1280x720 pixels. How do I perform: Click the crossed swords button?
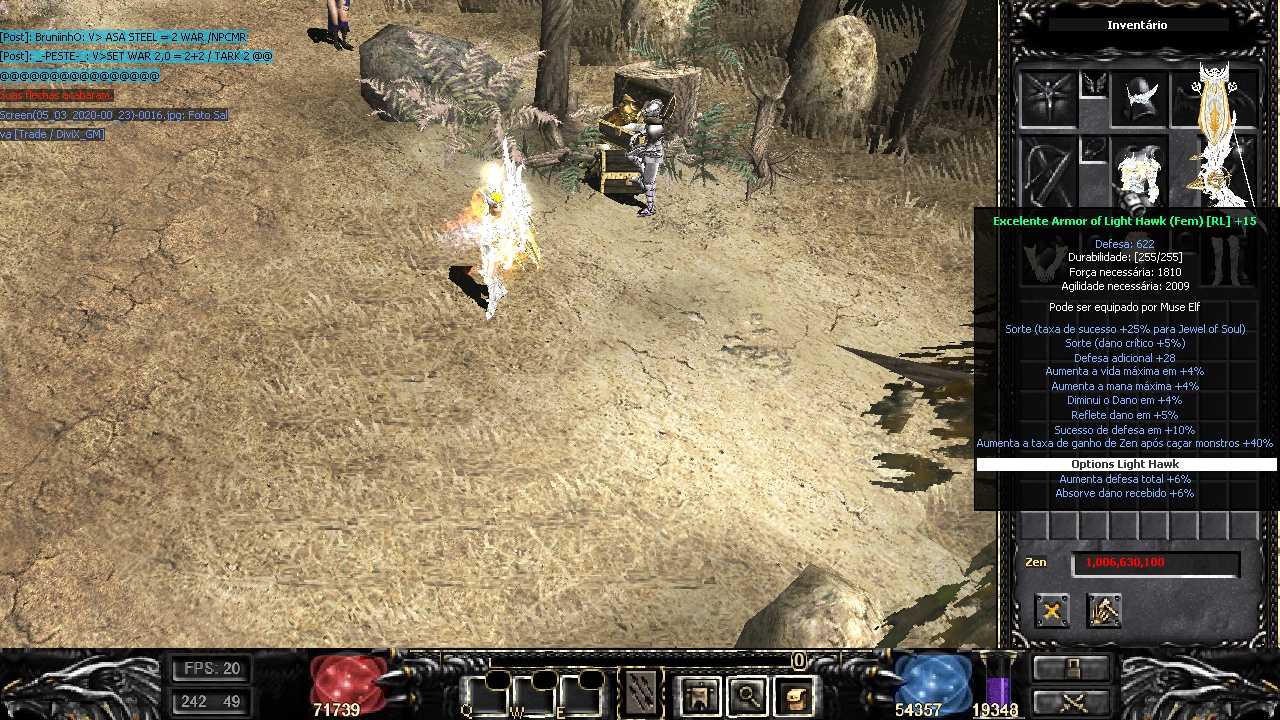pos(1072,702)
